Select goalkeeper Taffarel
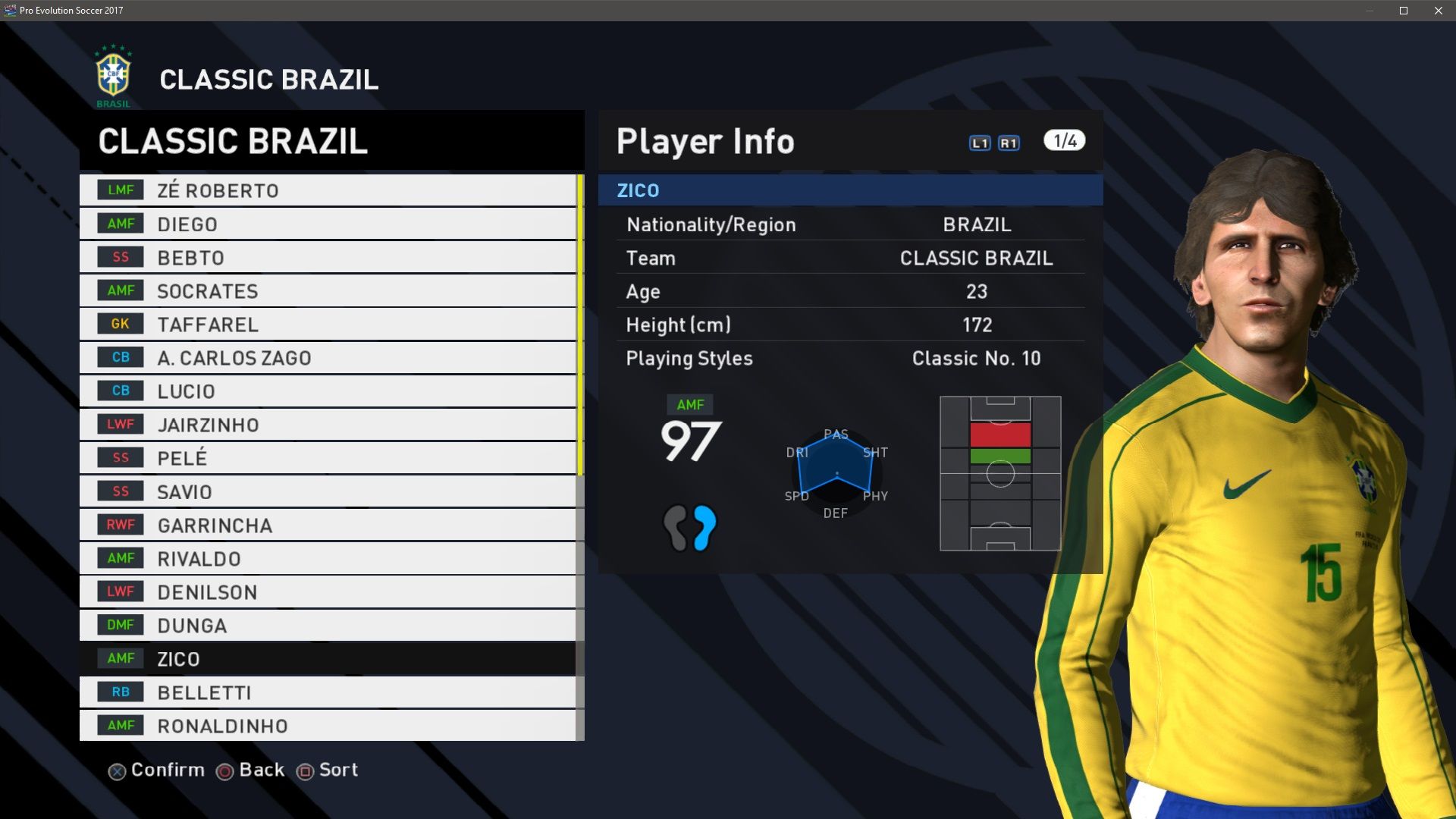This screenshot has height=819, width=1456. pyautogui.click(x=328, y=324)
